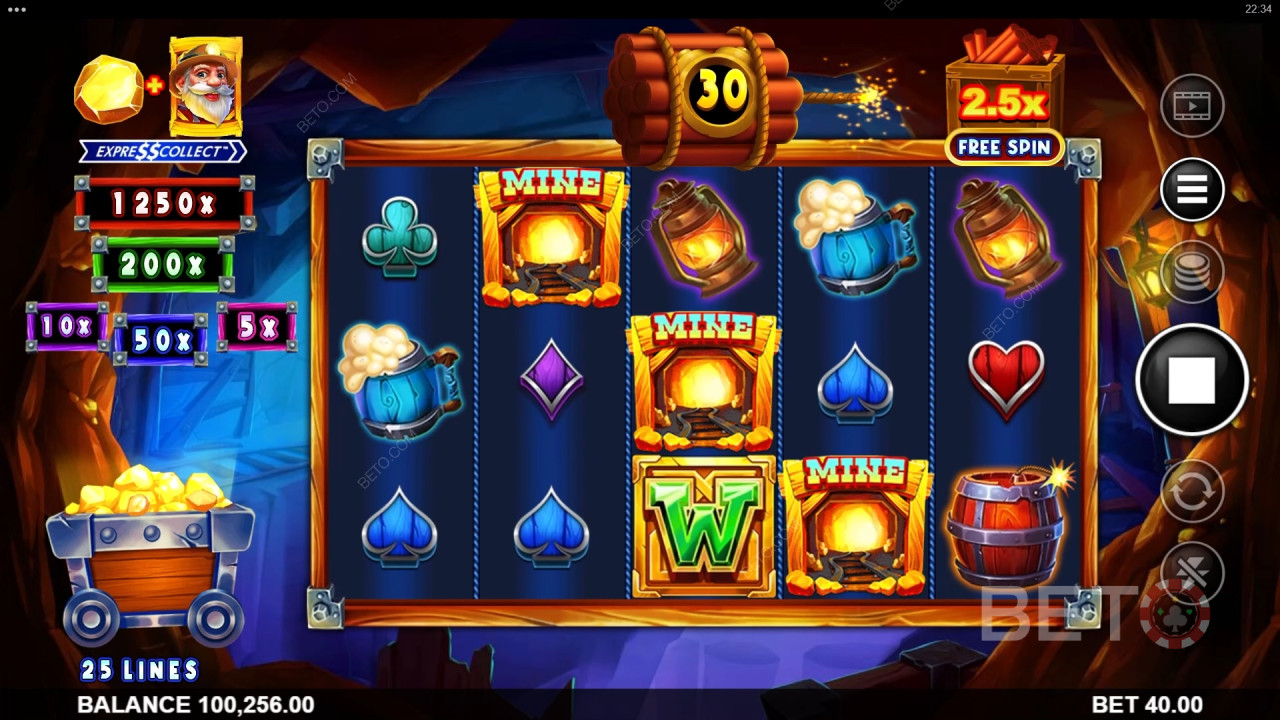Click the 2.5x Free Spin dynamite crate
The image size is (1280, 720).
[1004, 98]
